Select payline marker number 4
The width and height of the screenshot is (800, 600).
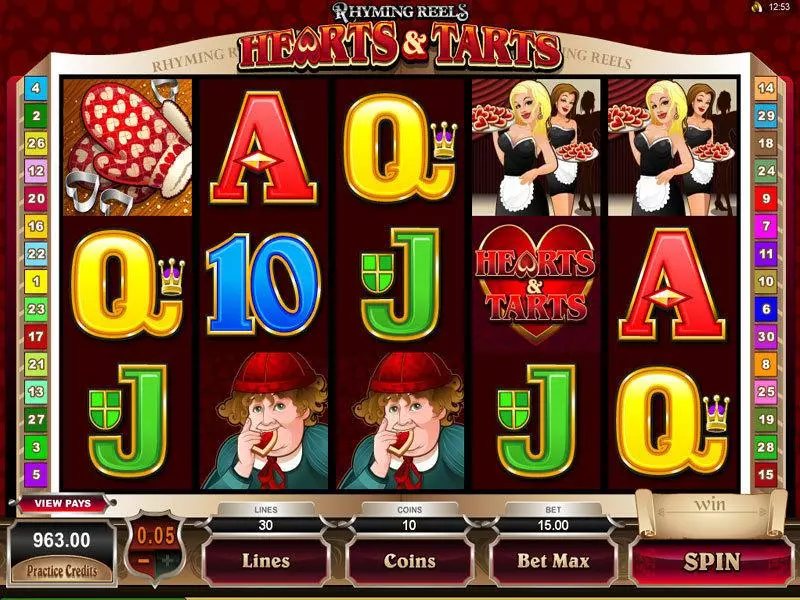pyautogui.click(x=35, y=89)
